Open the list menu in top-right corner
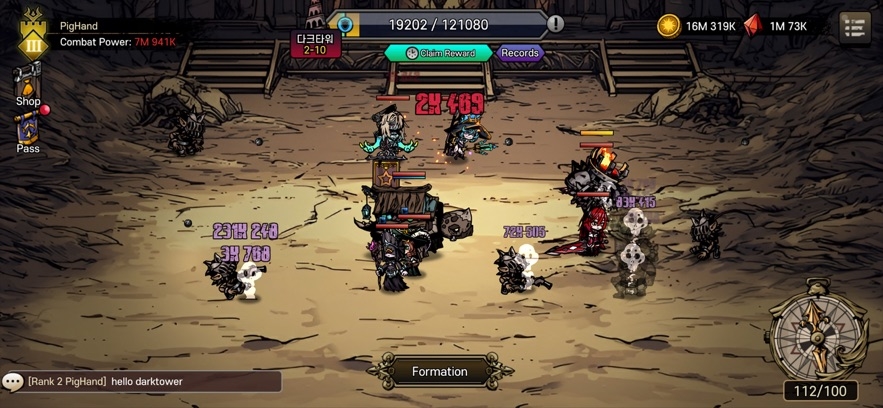883x408 pixels. 854,27
